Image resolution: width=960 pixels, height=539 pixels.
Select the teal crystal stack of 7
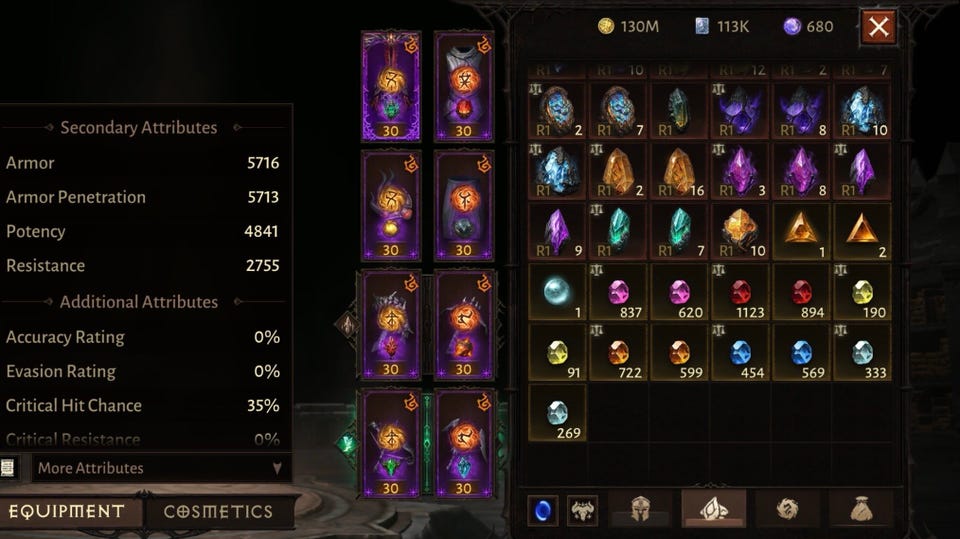680,231
